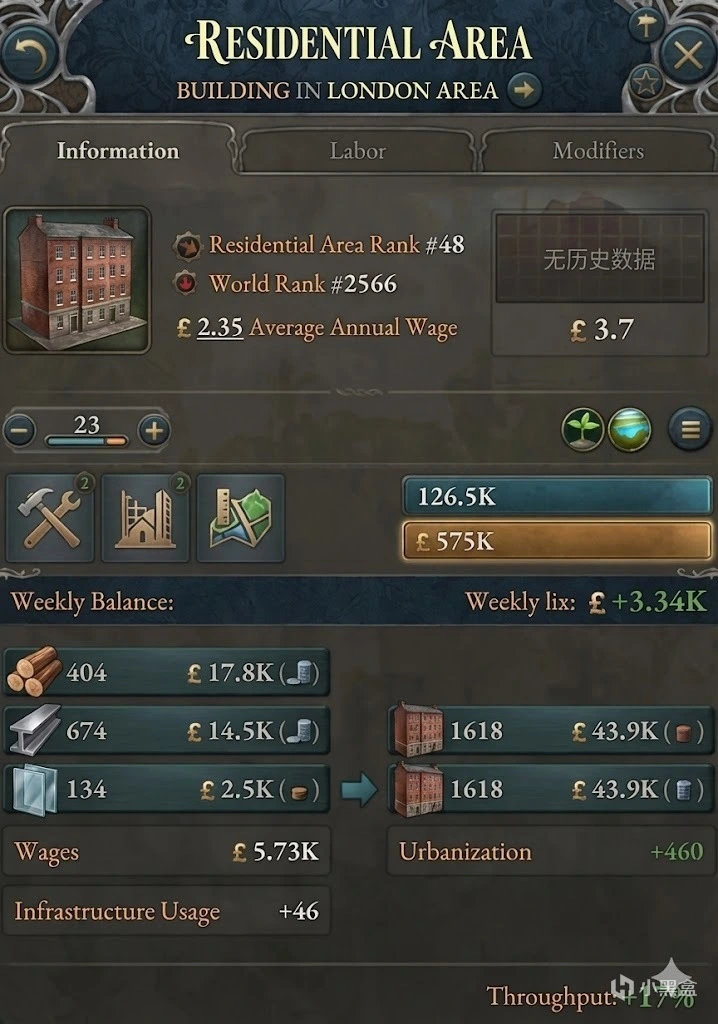Click the residential building portrait thumbnail

[x=77, y=280]
